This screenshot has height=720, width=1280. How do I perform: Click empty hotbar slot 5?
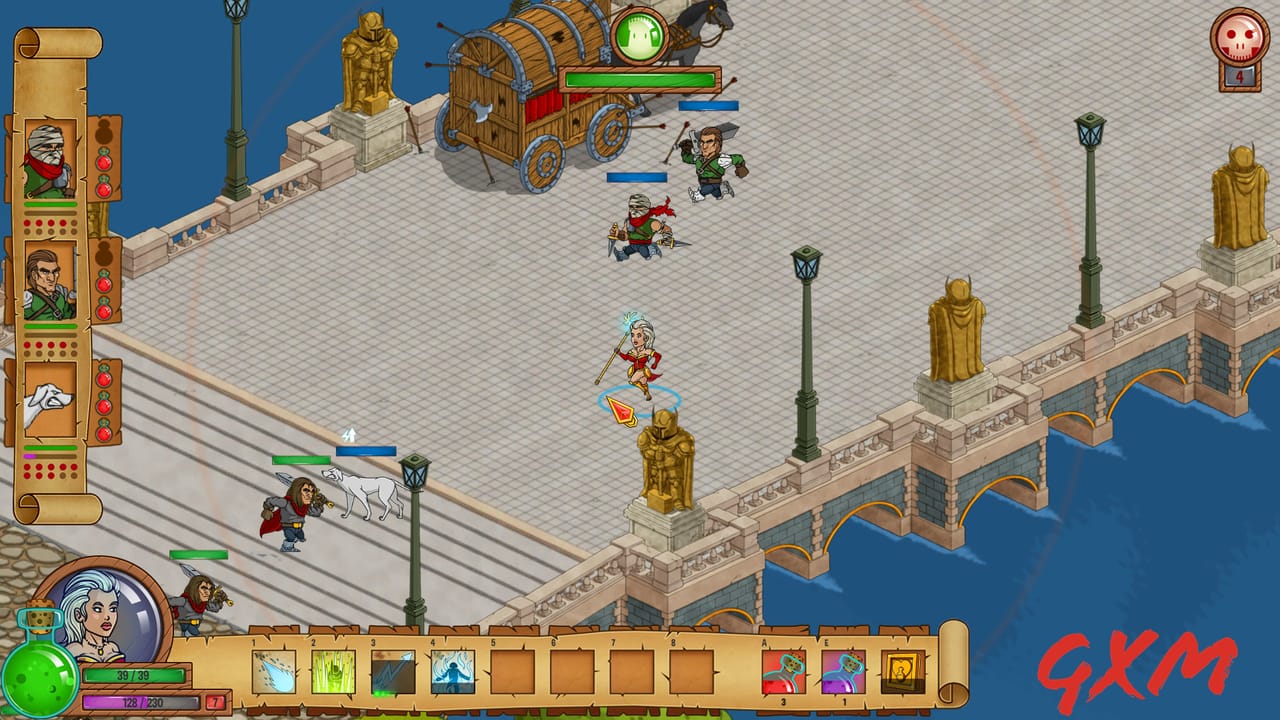pos(510,672)
